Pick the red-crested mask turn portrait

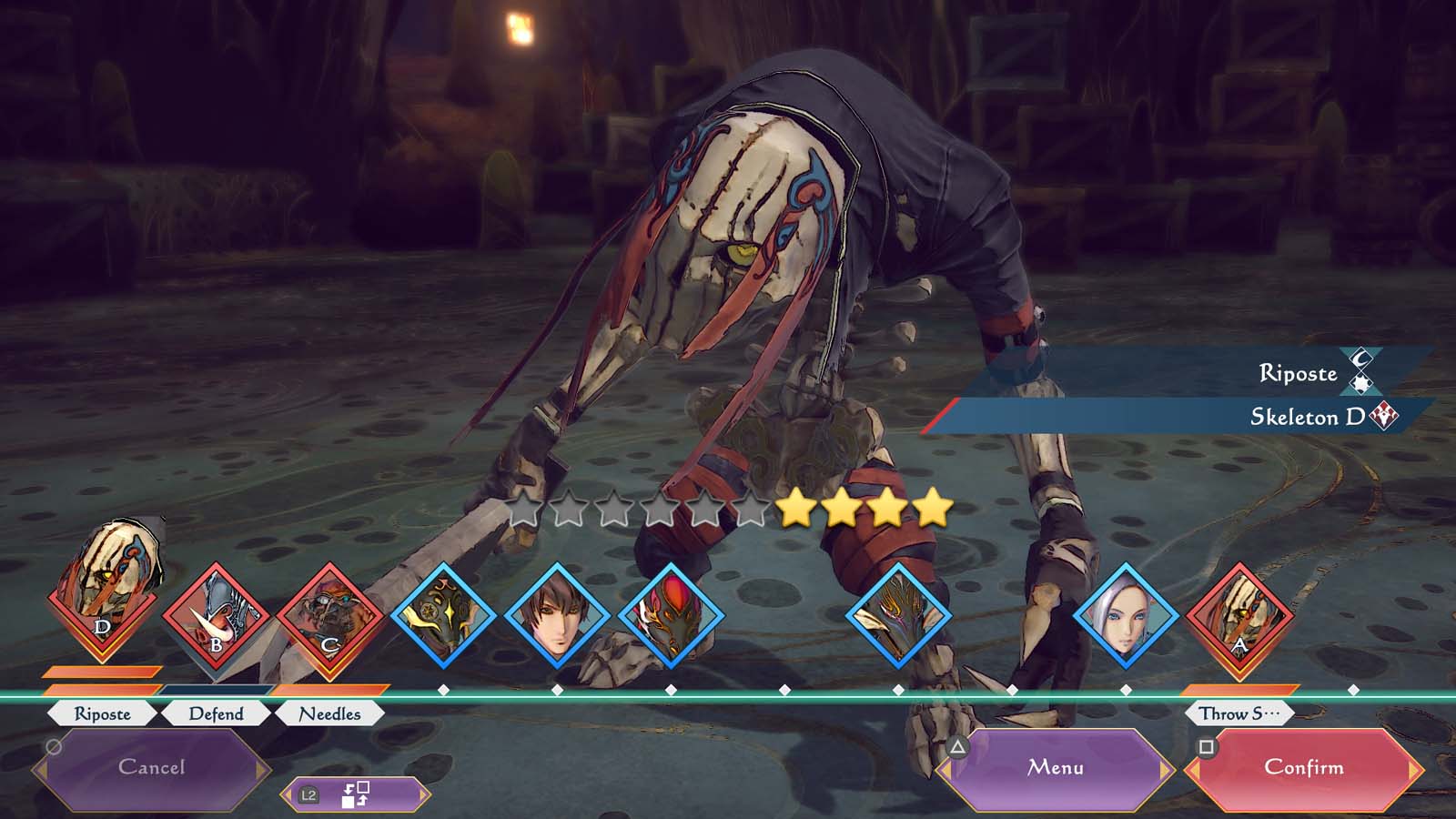point(671,616)
